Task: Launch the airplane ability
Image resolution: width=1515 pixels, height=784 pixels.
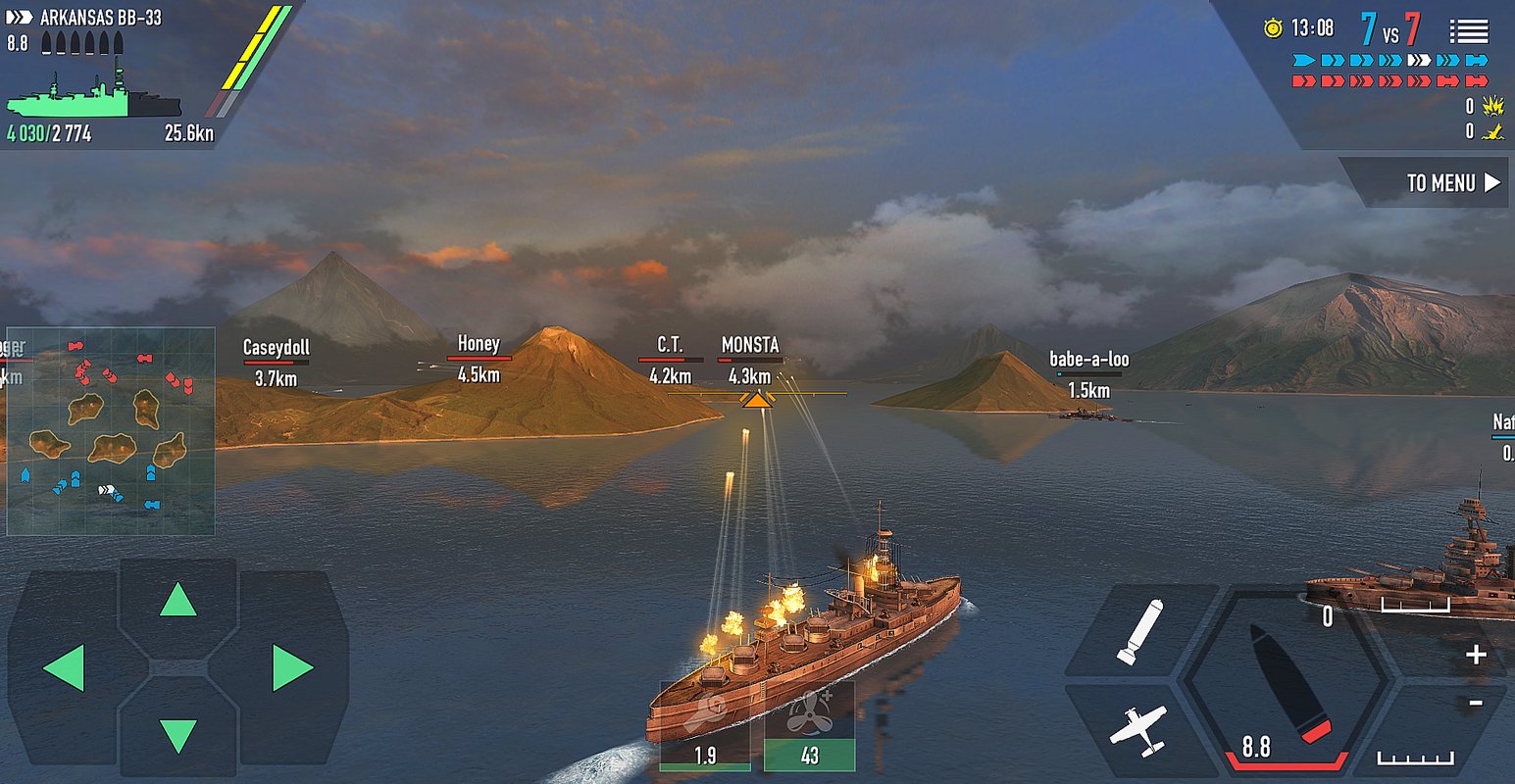Action: (1137, 730)
